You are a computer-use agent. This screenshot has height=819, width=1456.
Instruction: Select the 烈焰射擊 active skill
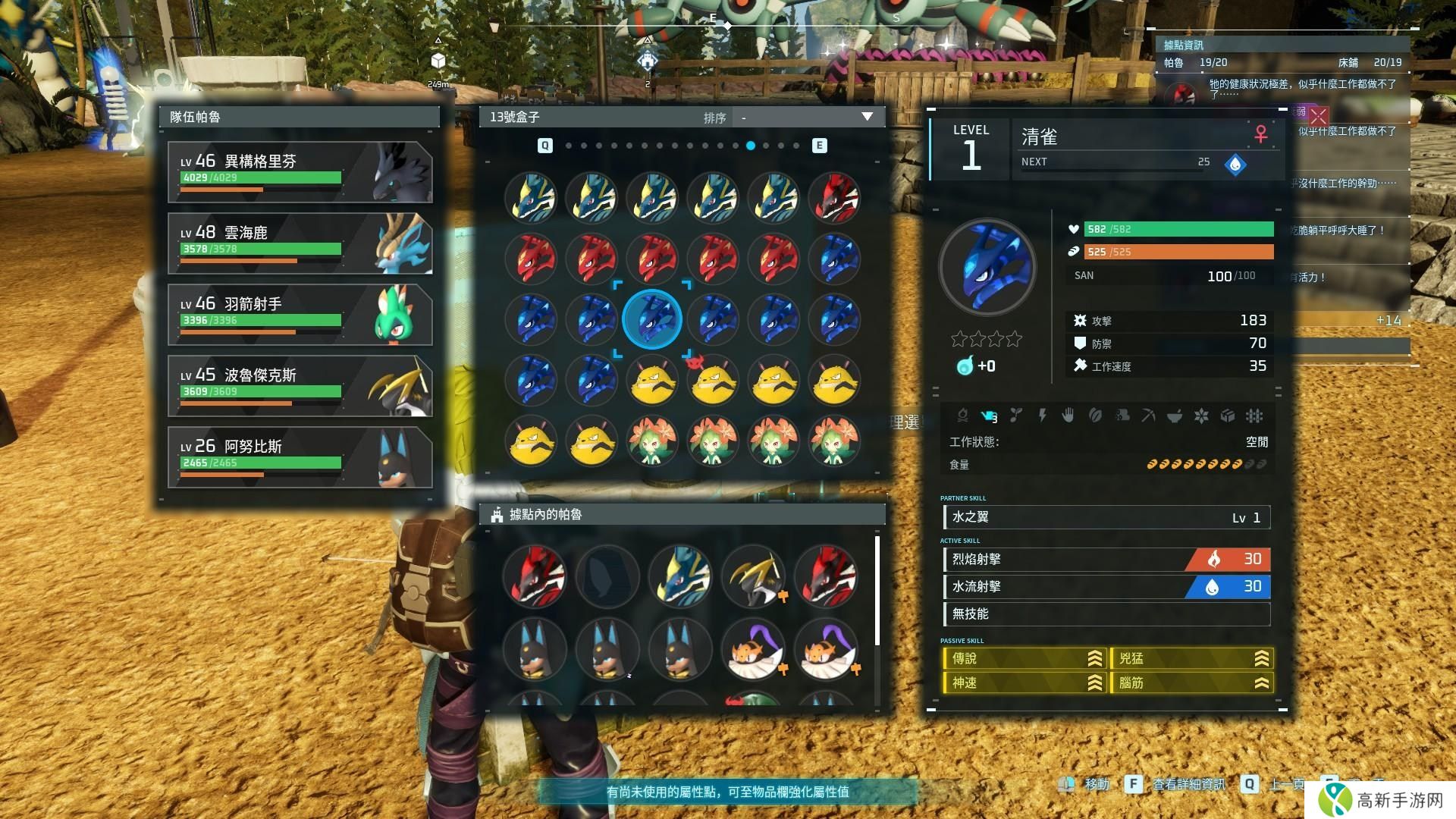(1106, 560)
